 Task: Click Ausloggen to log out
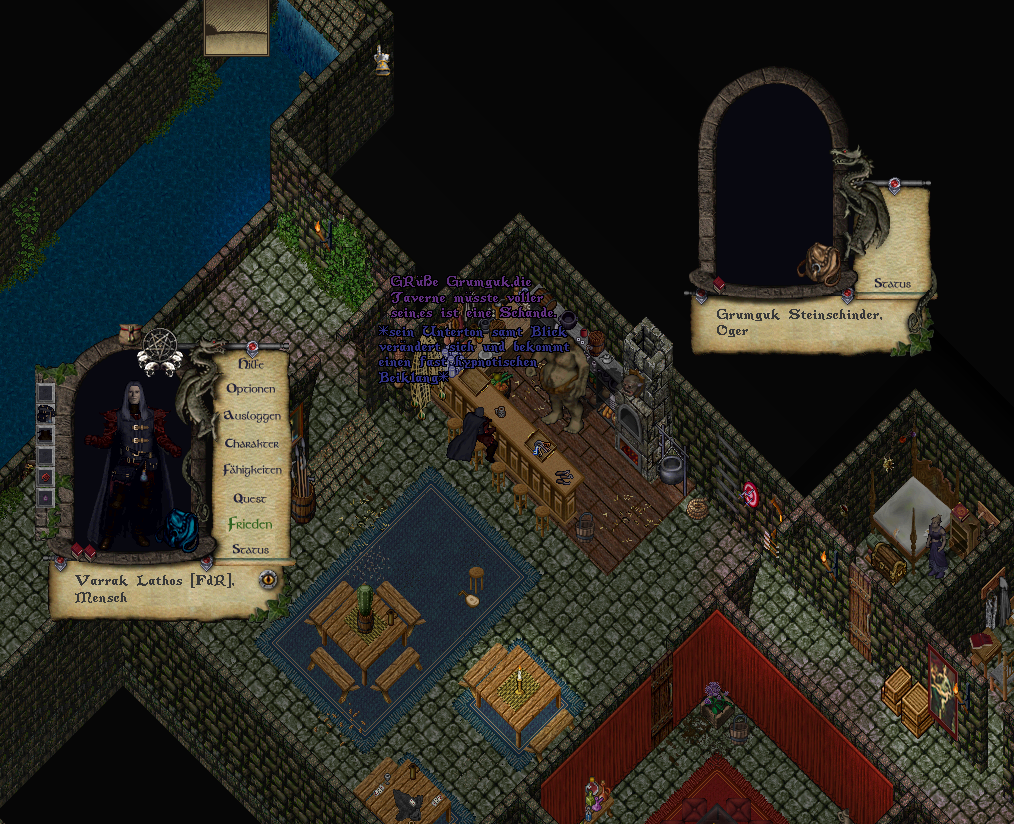251,416
